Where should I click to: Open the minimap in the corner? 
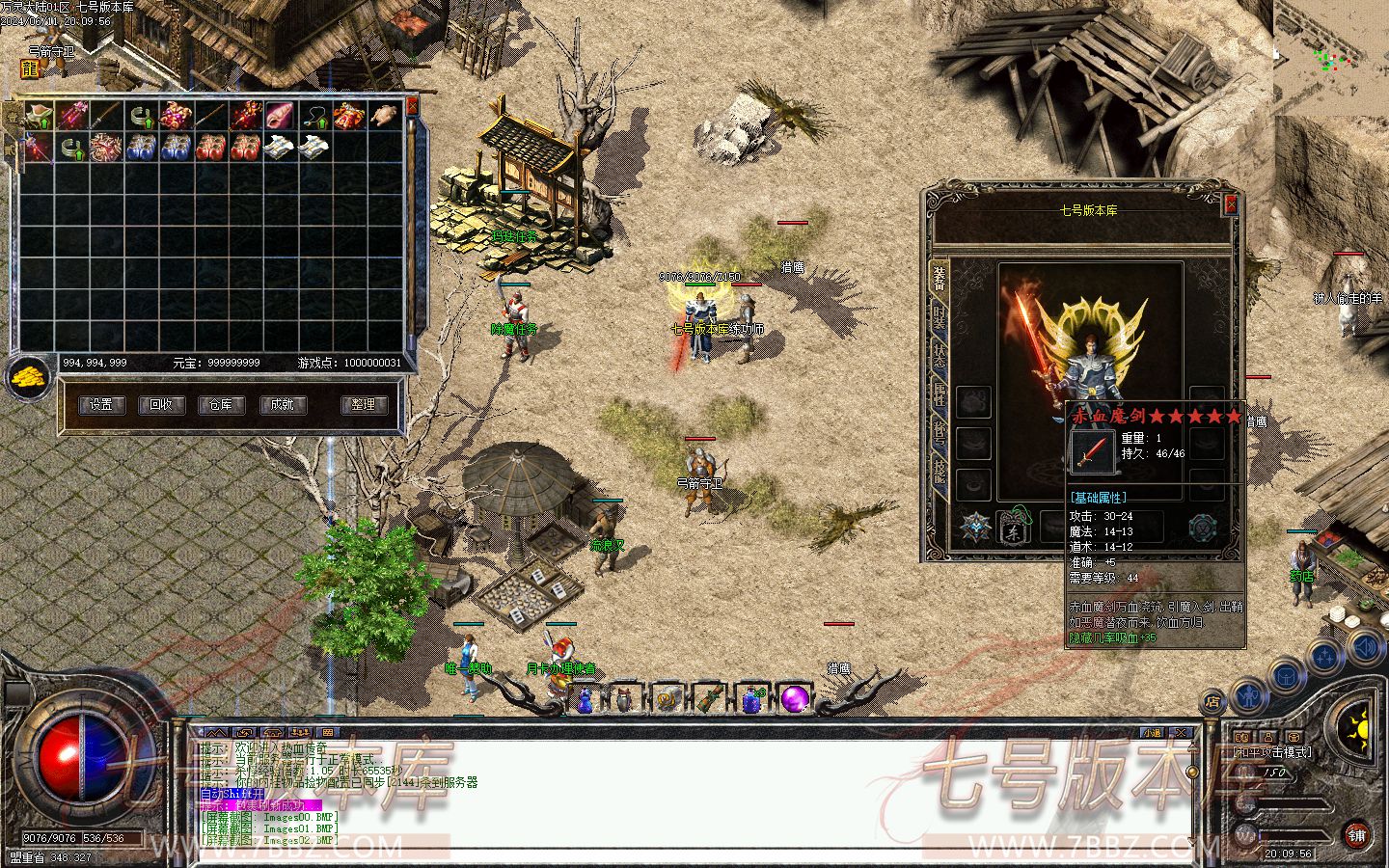(1331, 58)
